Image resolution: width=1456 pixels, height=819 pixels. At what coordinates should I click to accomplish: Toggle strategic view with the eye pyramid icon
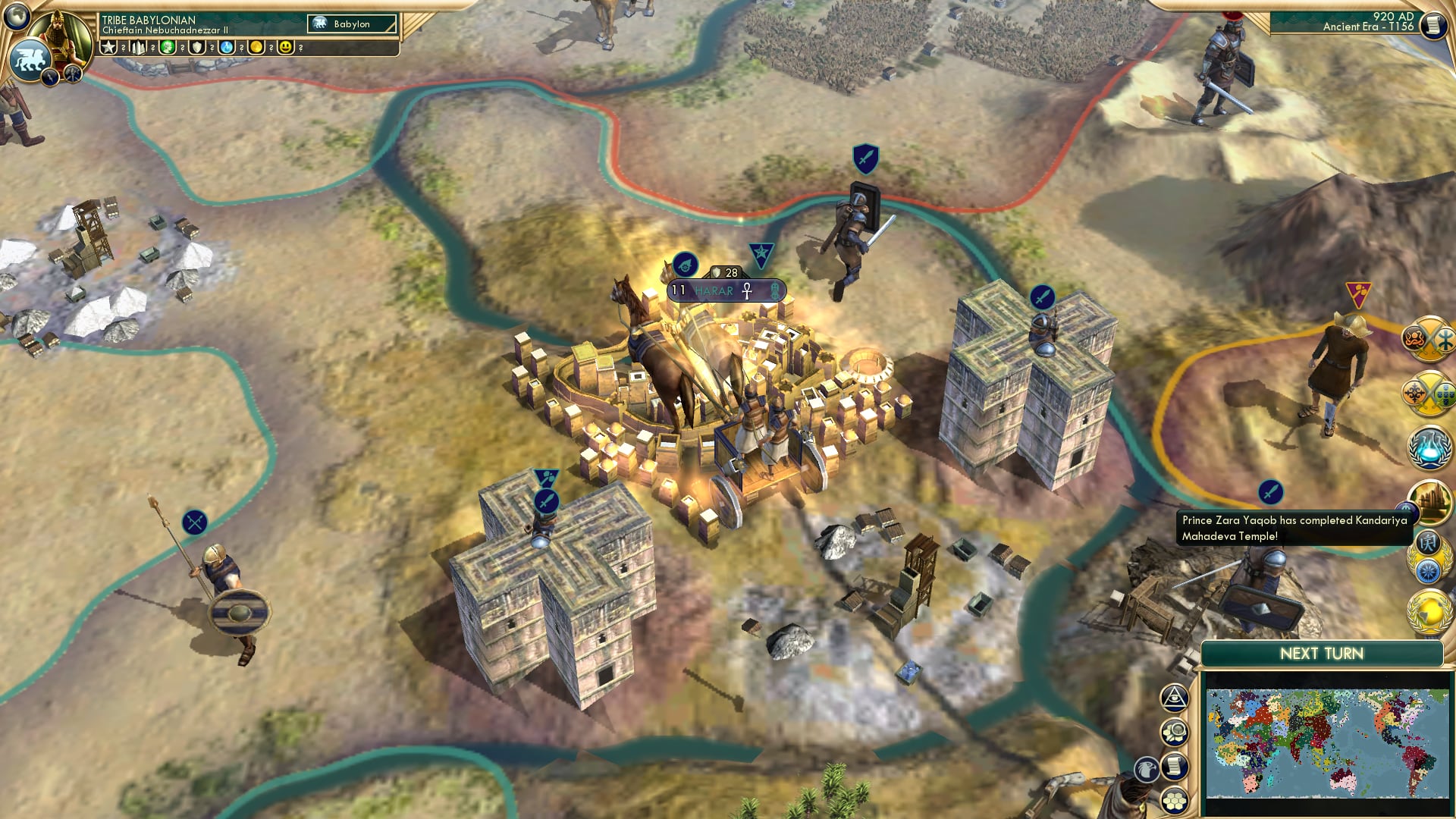[1174, 698]
